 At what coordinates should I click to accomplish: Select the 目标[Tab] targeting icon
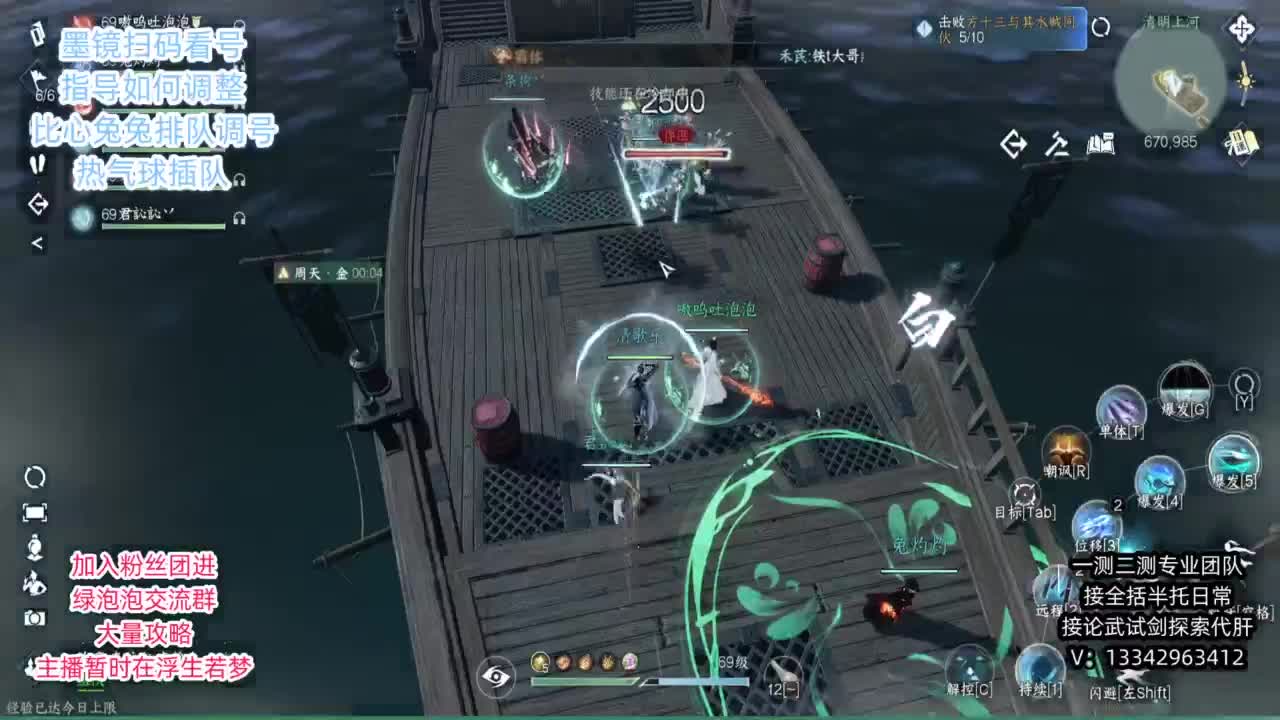point(1025,490)
